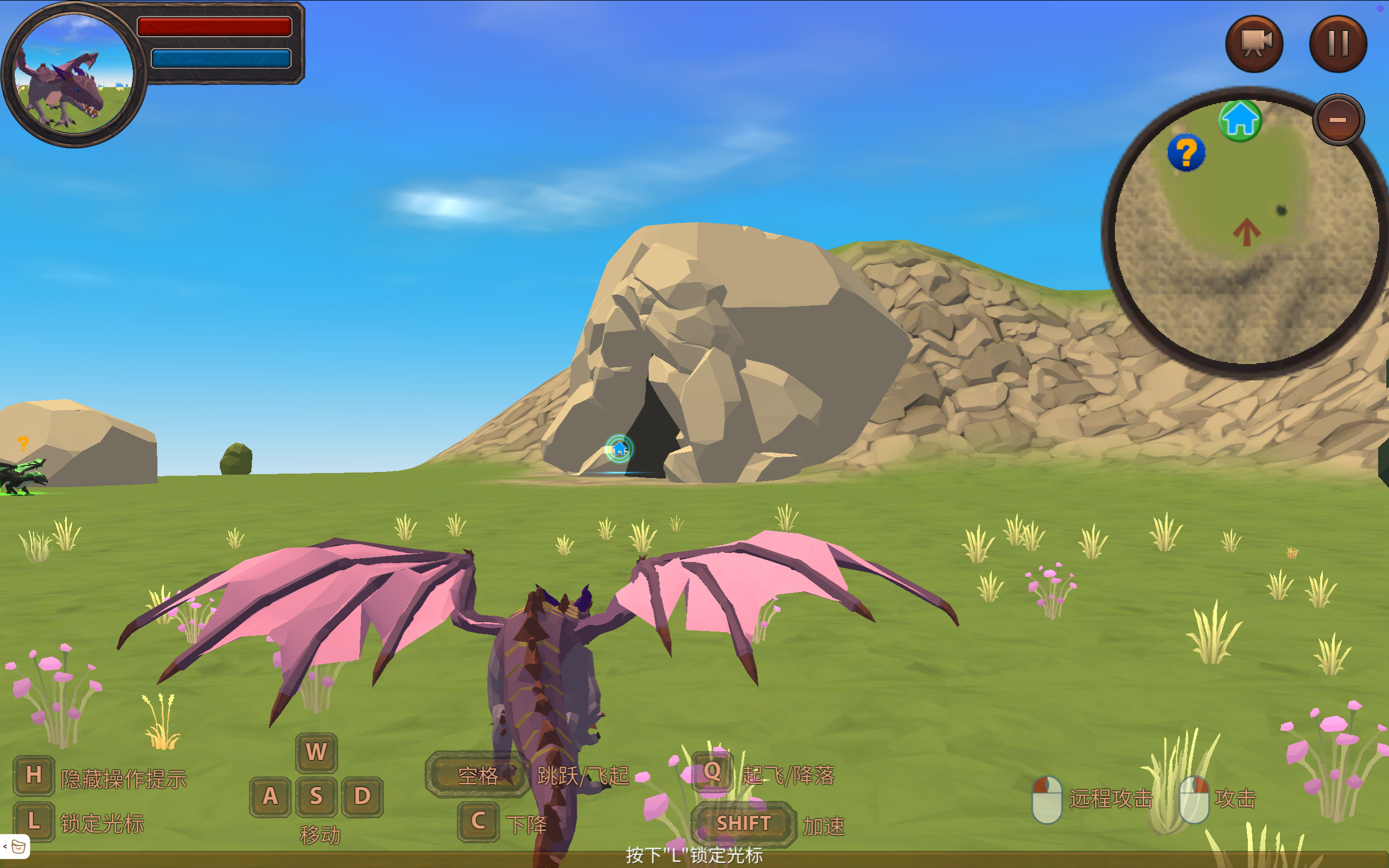Click the 空格 jump key hint to expand

click(477, 776)
